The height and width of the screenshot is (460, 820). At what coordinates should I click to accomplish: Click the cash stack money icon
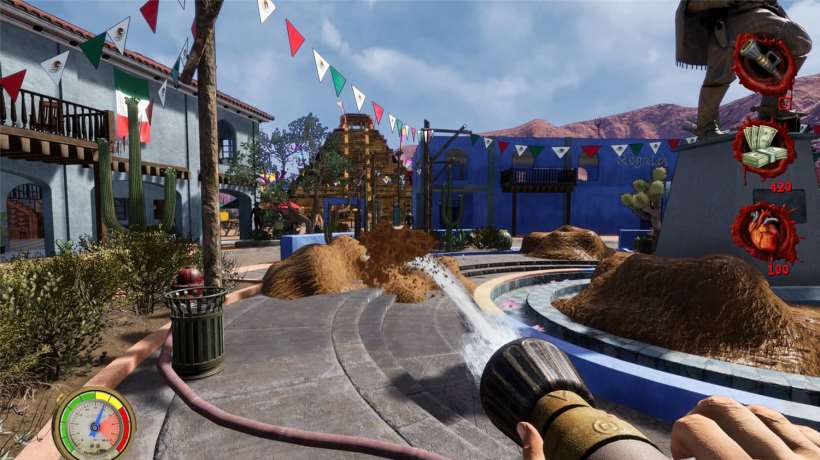[764, 148]
